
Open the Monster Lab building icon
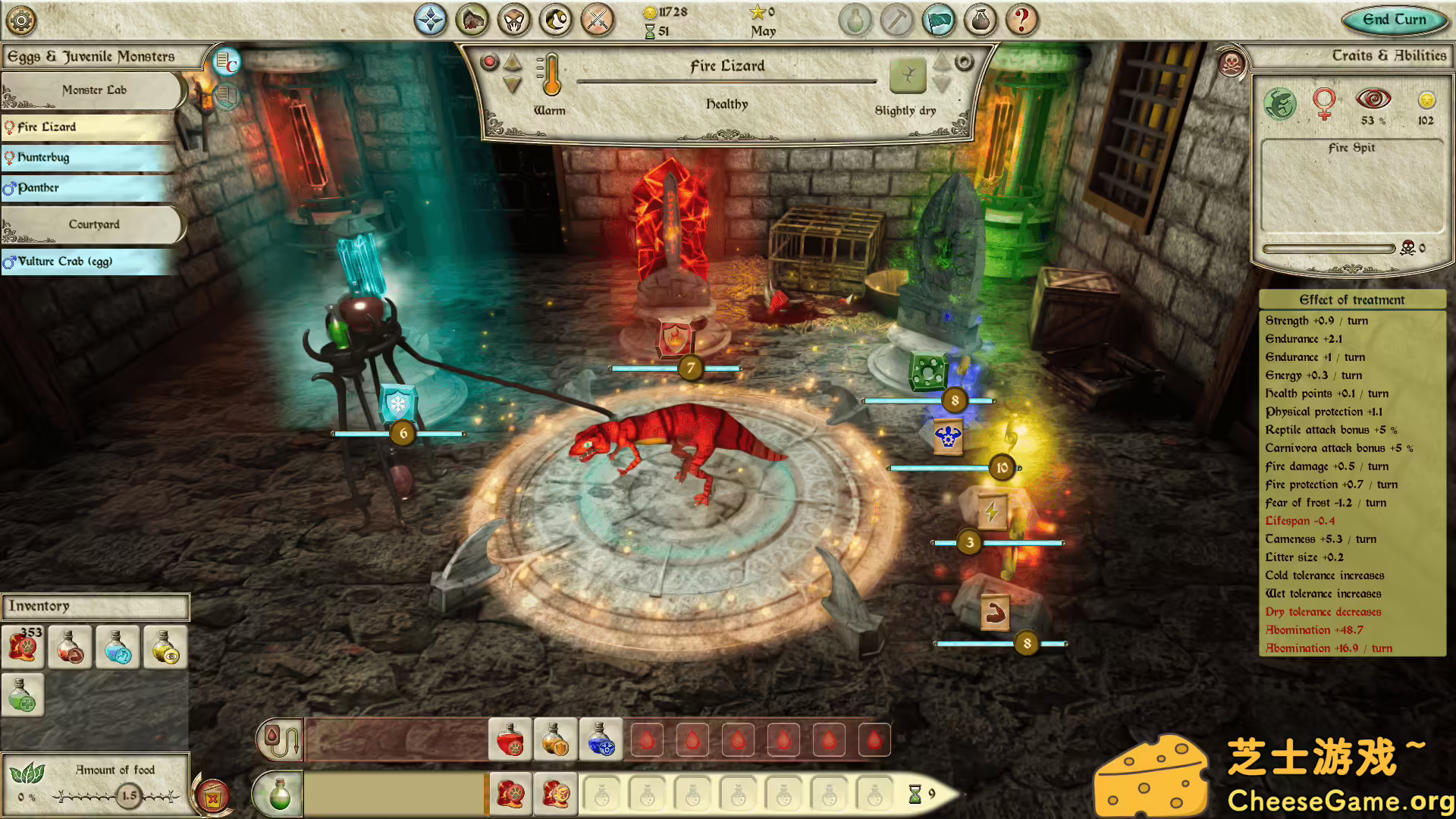coord(472,20)
